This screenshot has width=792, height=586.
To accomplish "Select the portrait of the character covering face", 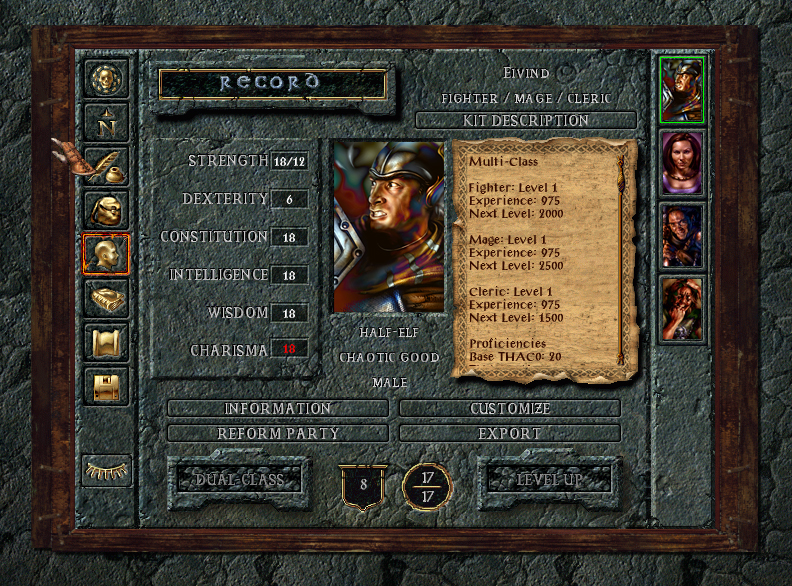I will pyautogui.click(x=682, y=310).
